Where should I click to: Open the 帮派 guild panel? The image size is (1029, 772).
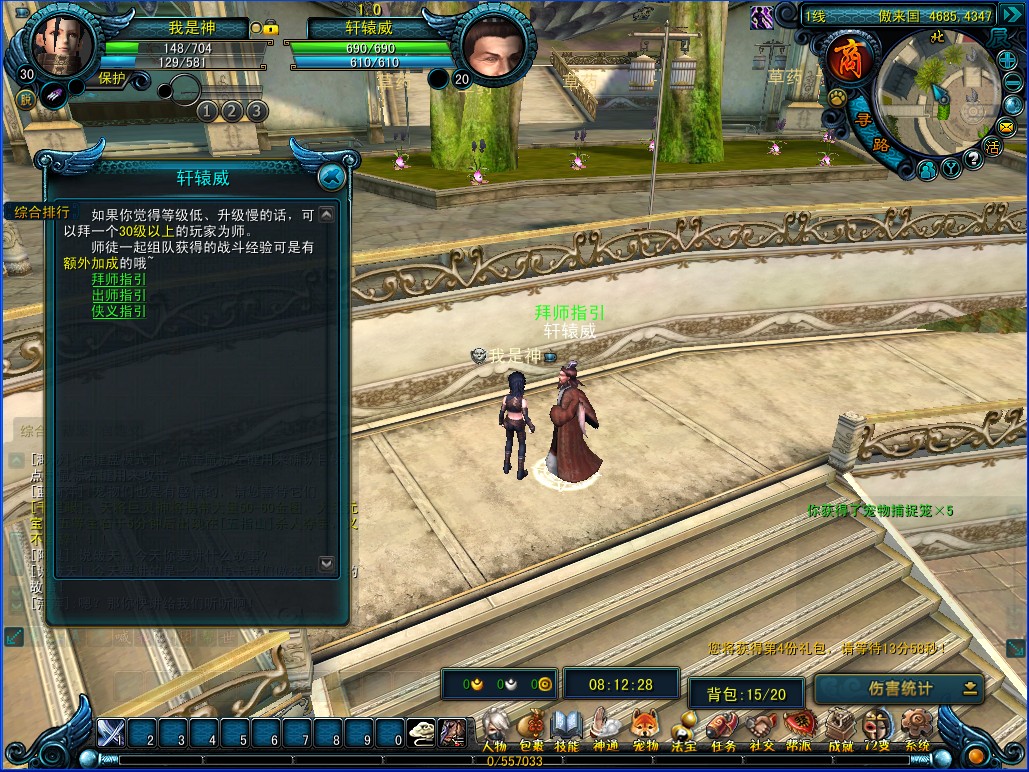pos(799,729)
